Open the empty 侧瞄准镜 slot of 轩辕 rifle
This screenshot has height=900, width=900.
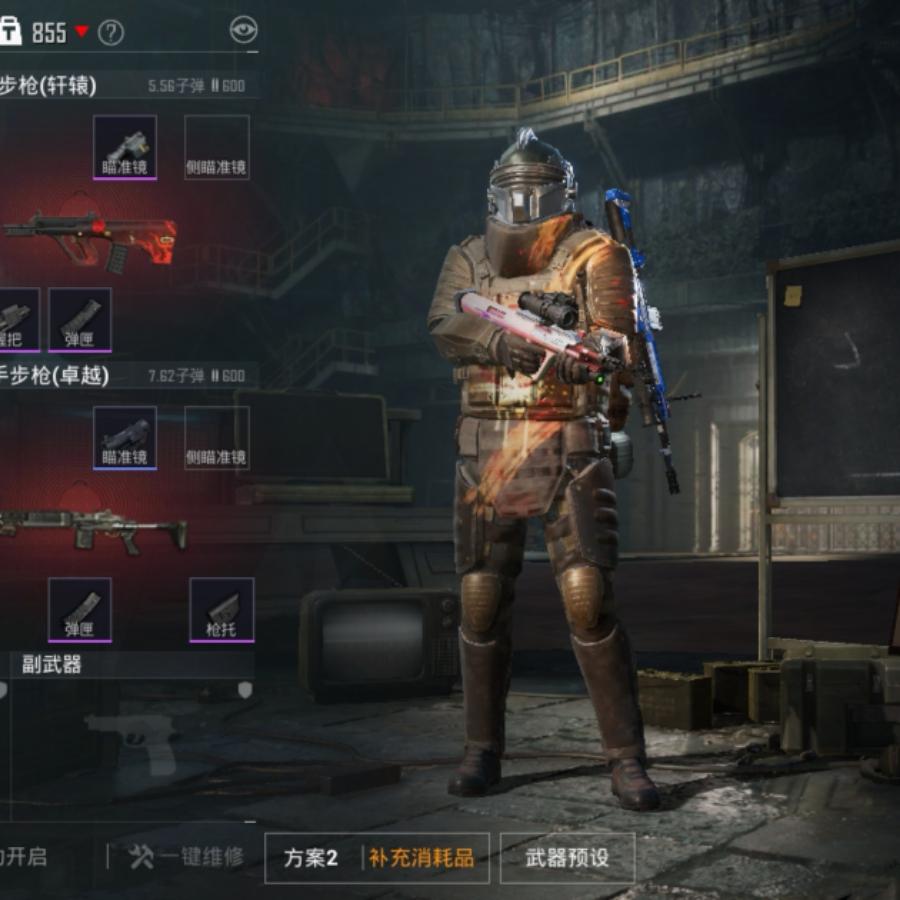click(217, 147)
